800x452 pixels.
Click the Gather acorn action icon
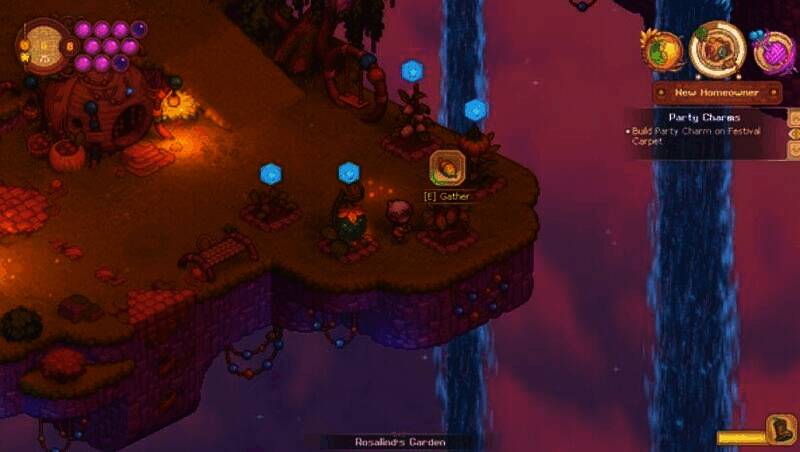446,168
